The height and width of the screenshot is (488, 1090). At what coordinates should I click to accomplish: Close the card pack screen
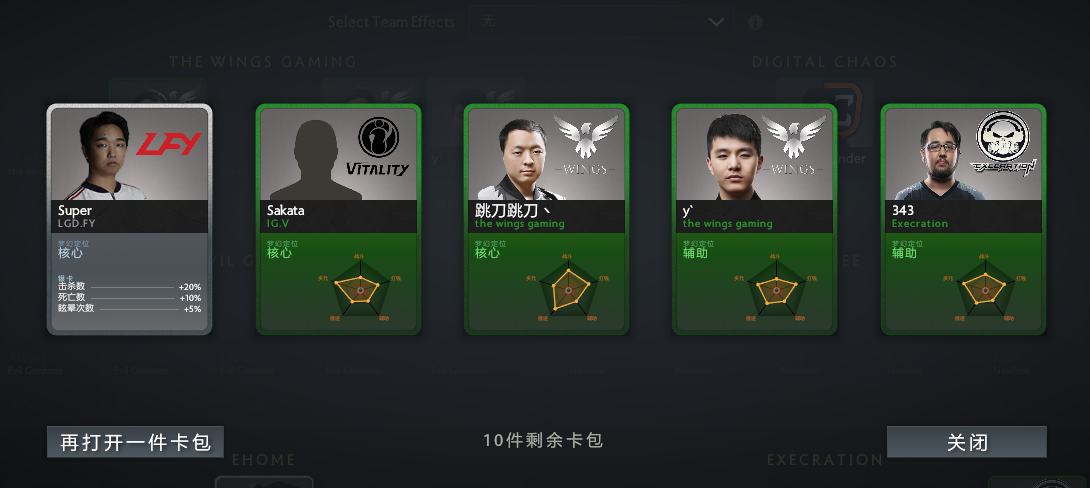(966, 442)
